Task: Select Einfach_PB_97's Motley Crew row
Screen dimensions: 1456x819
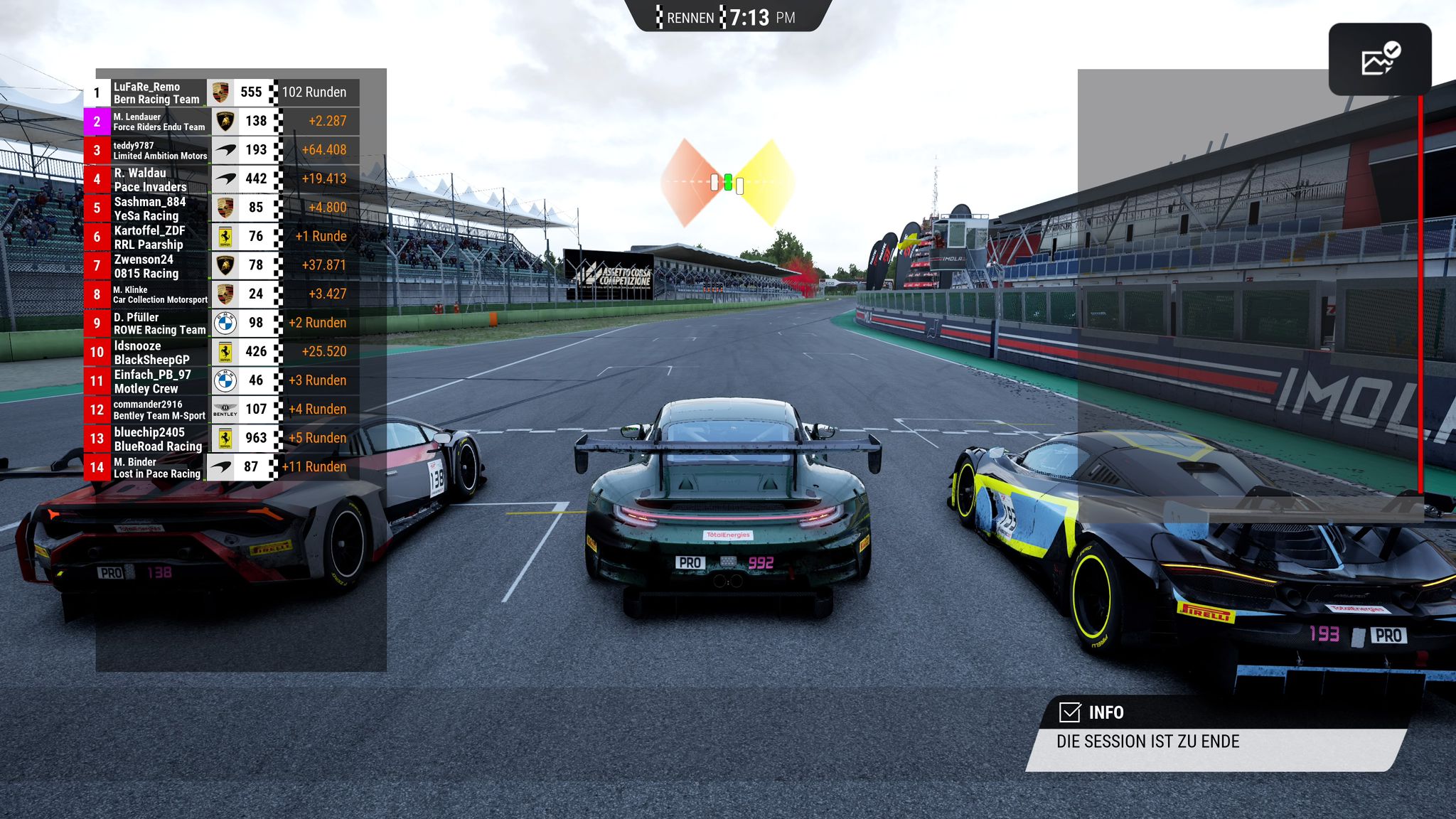Action: click(159, 381)
